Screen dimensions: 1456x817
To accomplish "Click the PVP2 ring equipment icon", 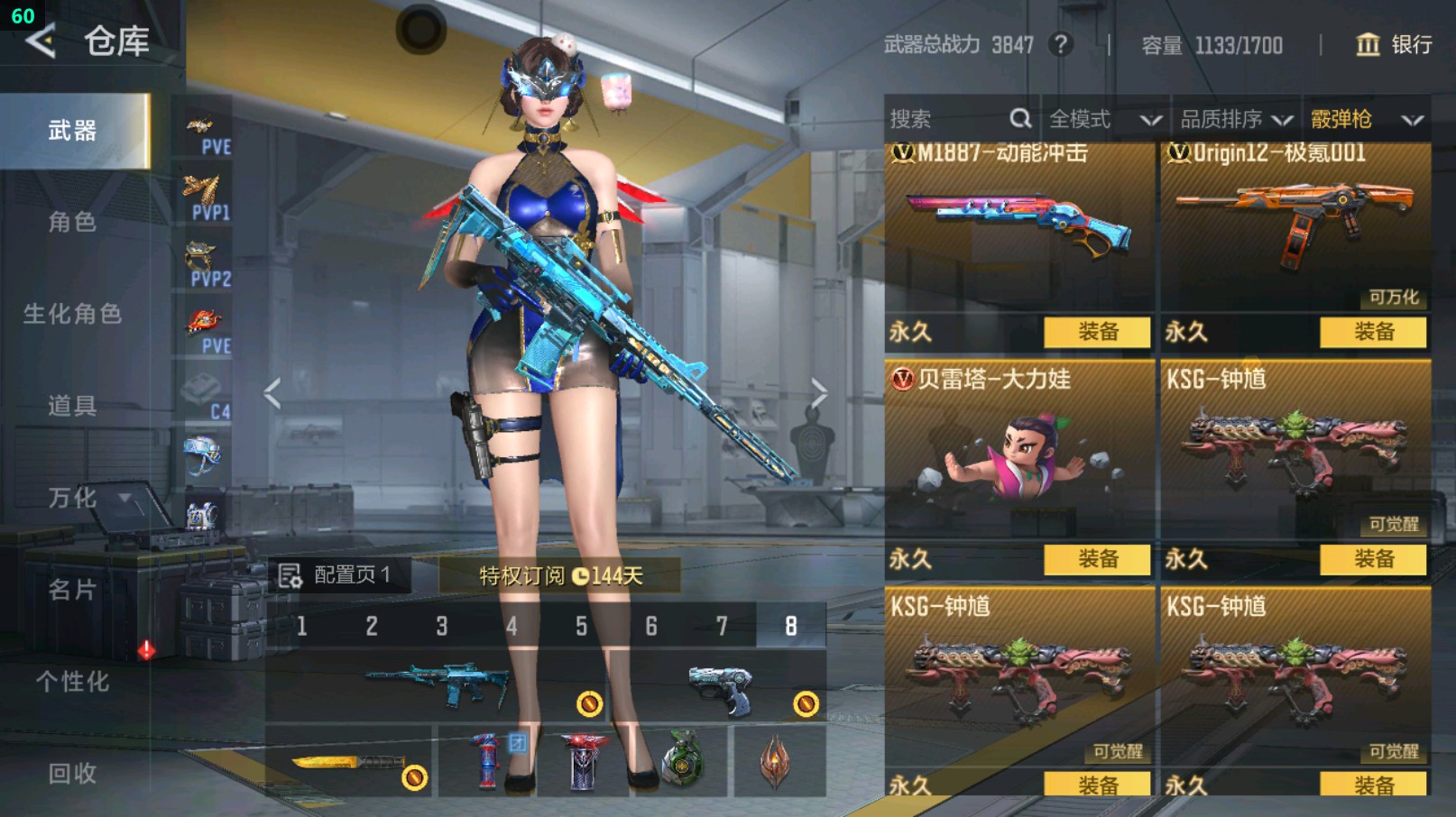I will pos(202,255).
